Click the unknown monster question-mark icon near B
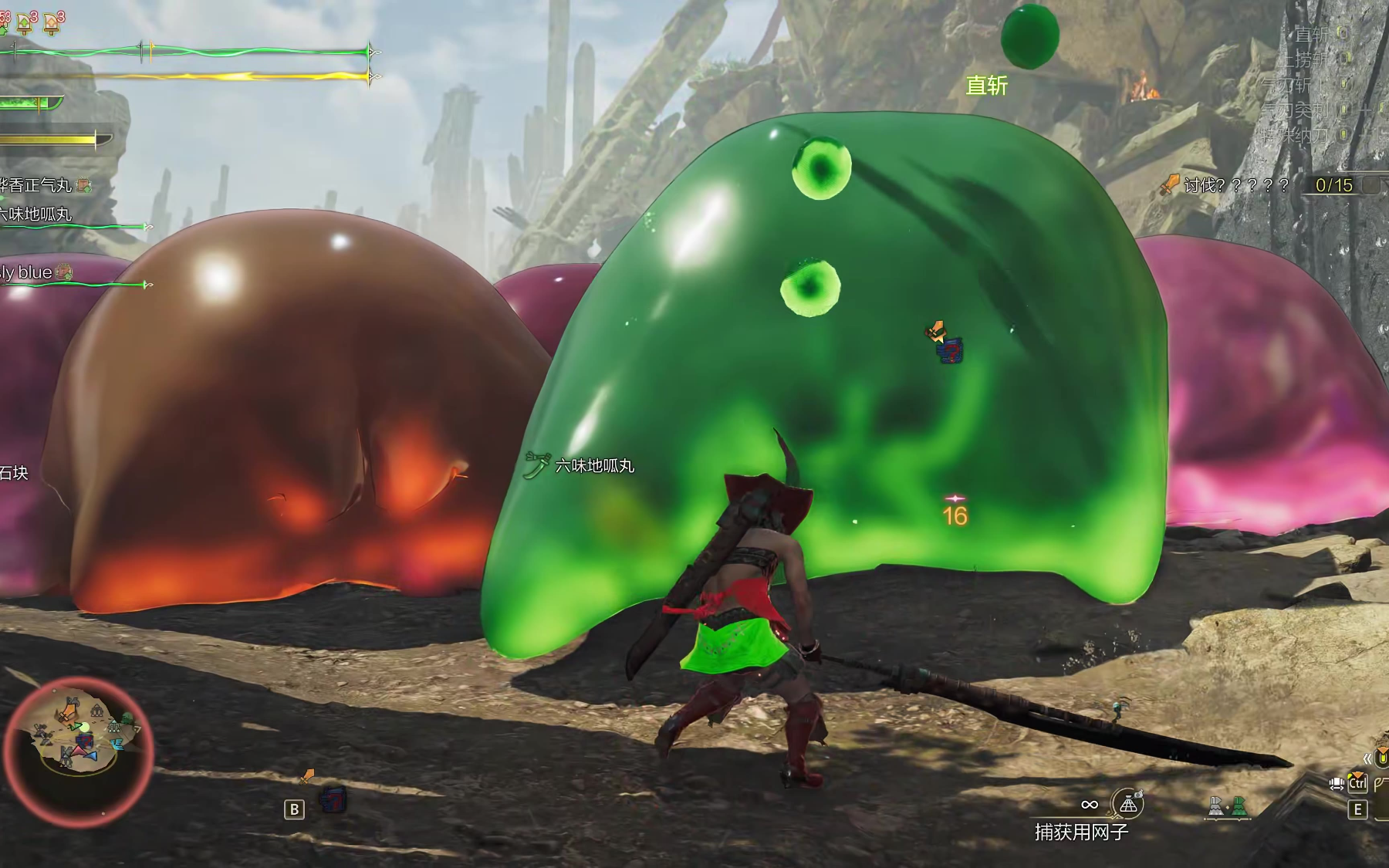 pos(333,799)
